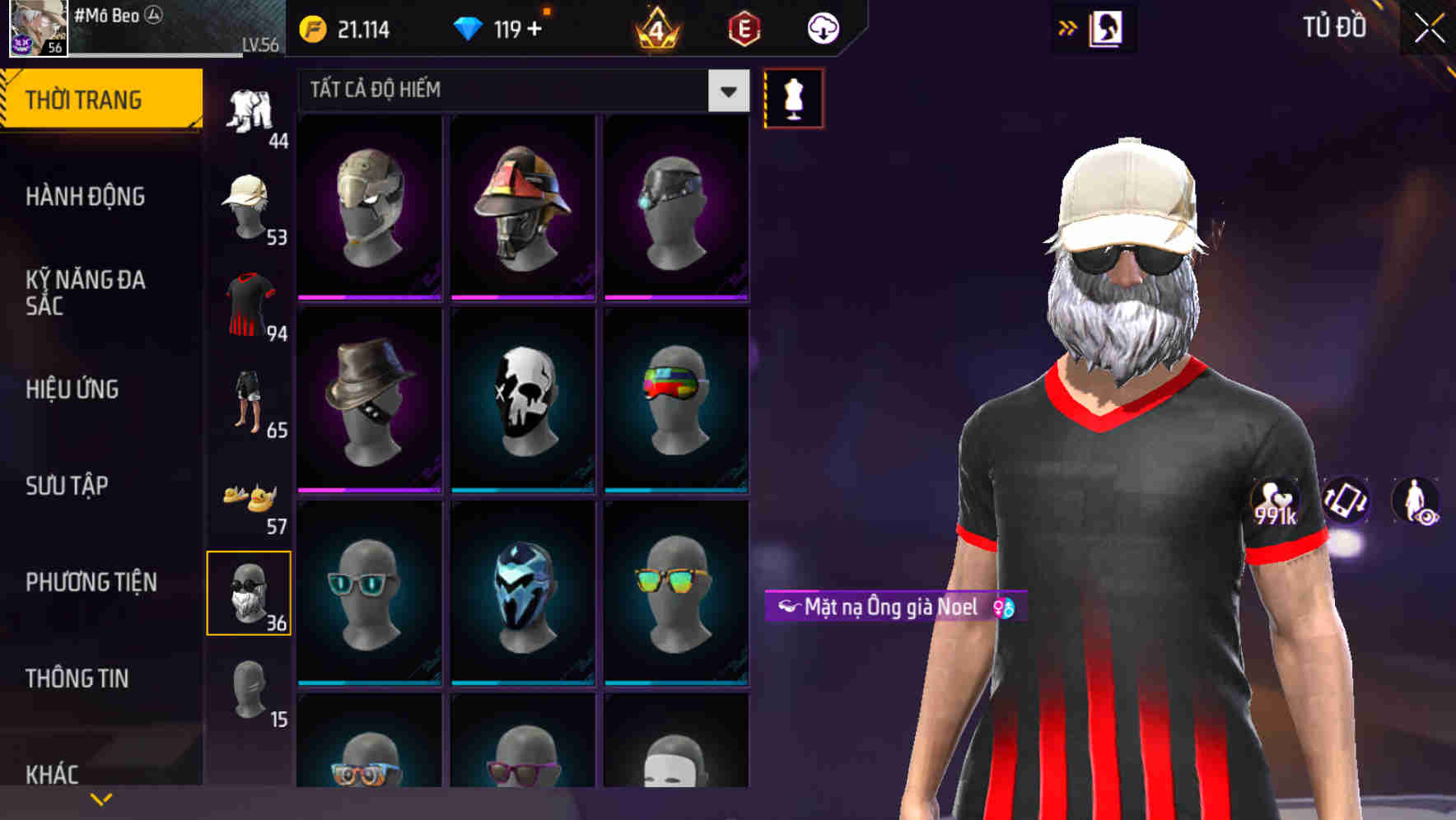1456x820 pixels.
Task: Click the character rotate icon beside the likes counter
Action: click(x=1344, y=501)
